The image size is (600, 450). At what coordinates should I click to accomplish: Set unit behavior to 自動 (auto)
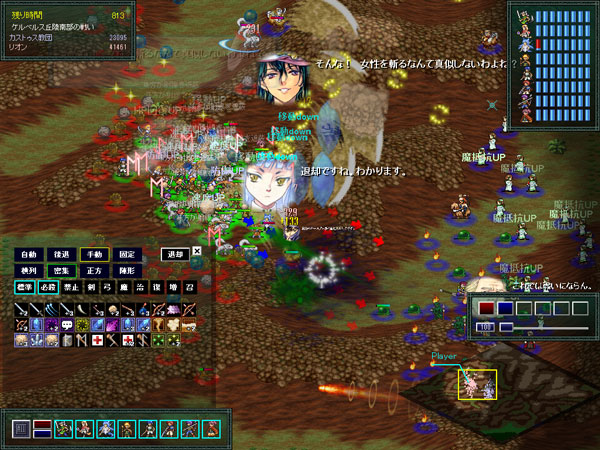28,254
